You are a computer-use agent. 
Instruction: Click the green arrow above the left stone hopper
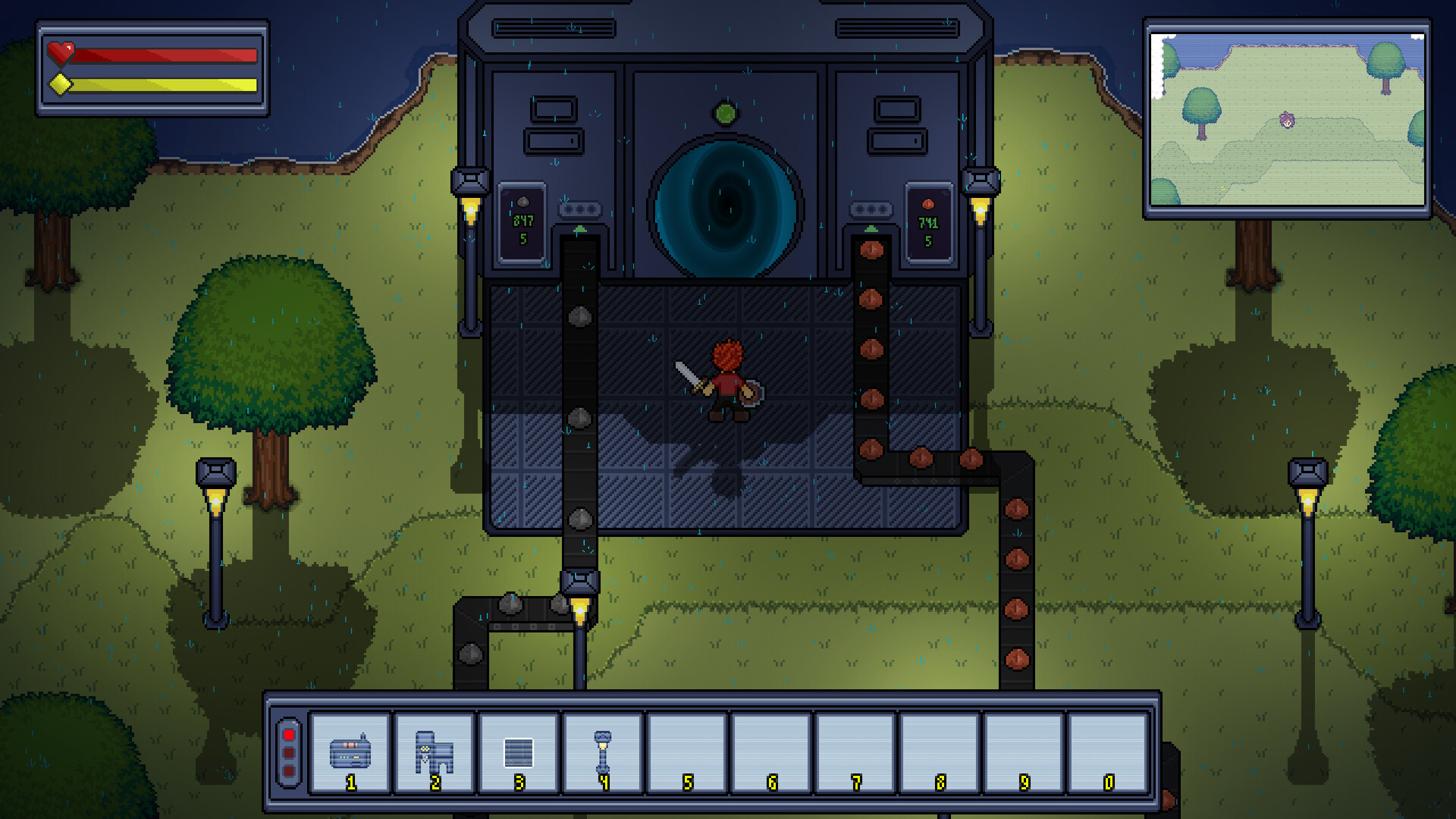pyautogui.click(x=580, y=229)
